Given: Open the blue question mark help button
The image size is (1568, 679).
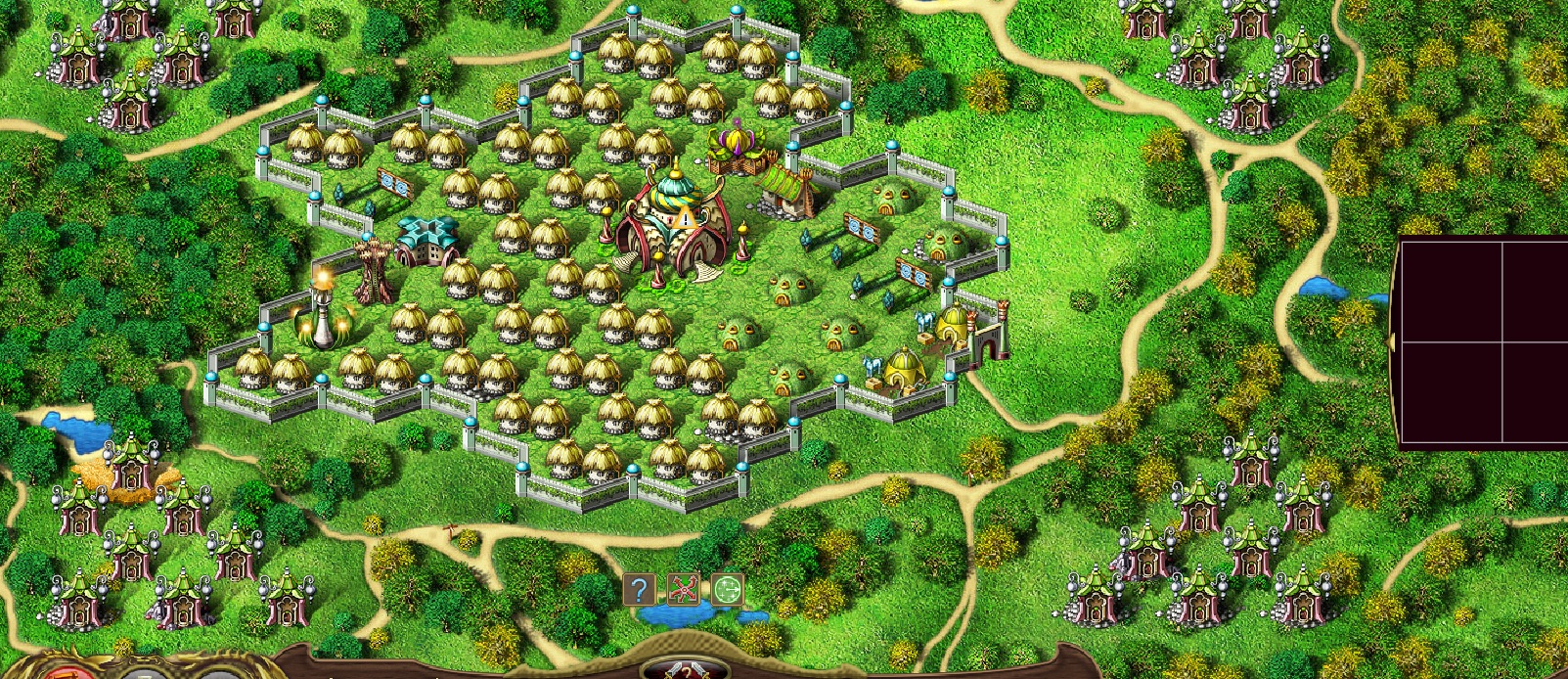Looking at the screenshot, I should click(639, 589).
